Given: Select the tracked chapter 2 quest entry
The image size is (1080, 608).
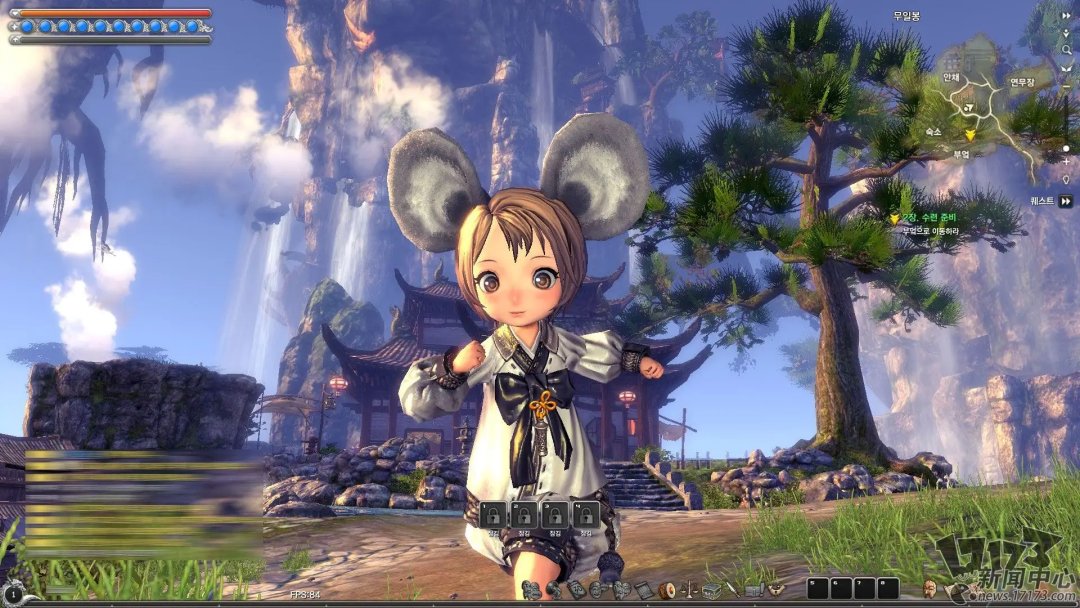Looking at the screenshot, I should [930, 218].
